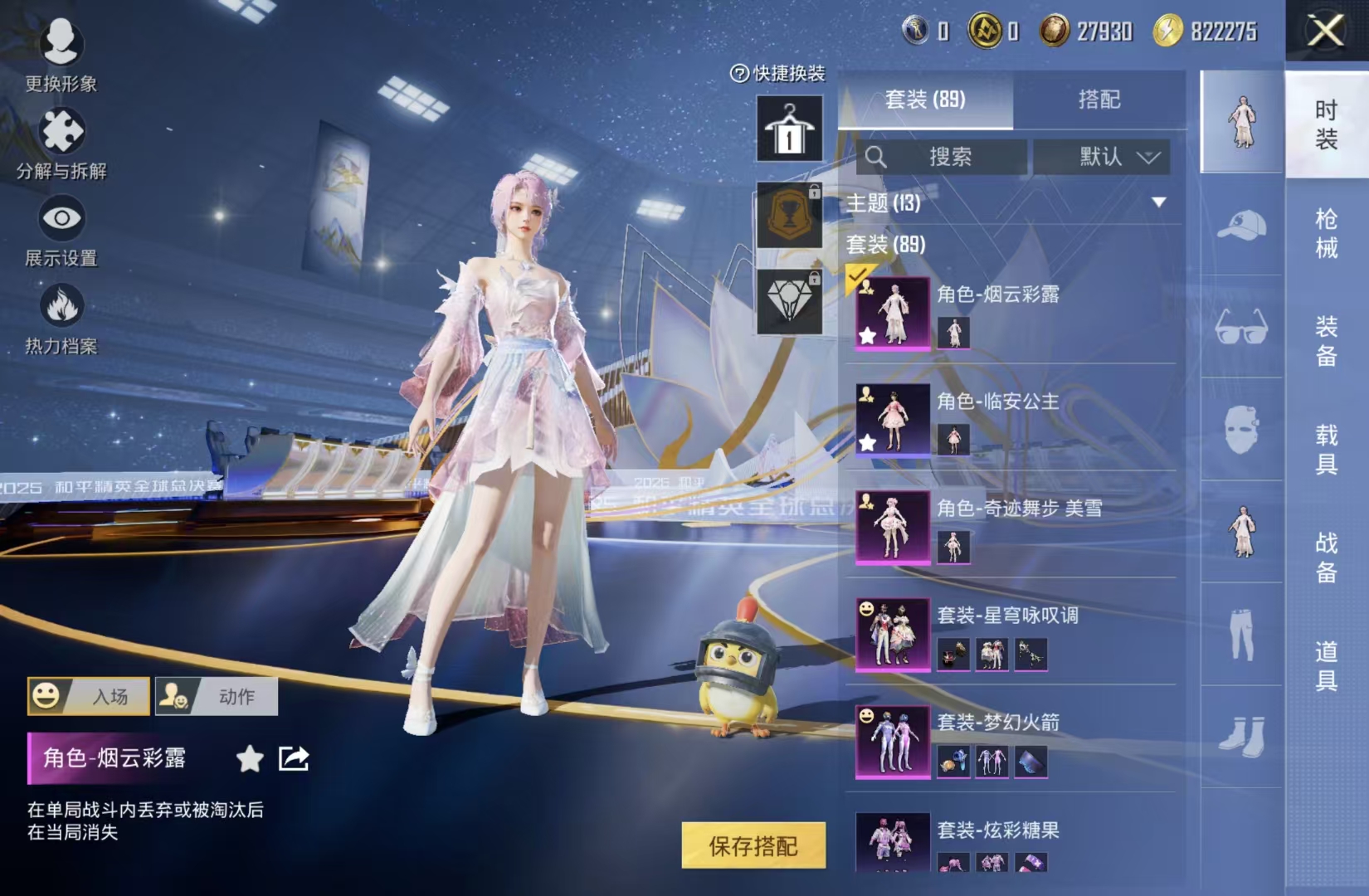Click the 动作 emote button
Viewport: 1369px width, 896px height.
pyautogui.click(x=217, y=696)
